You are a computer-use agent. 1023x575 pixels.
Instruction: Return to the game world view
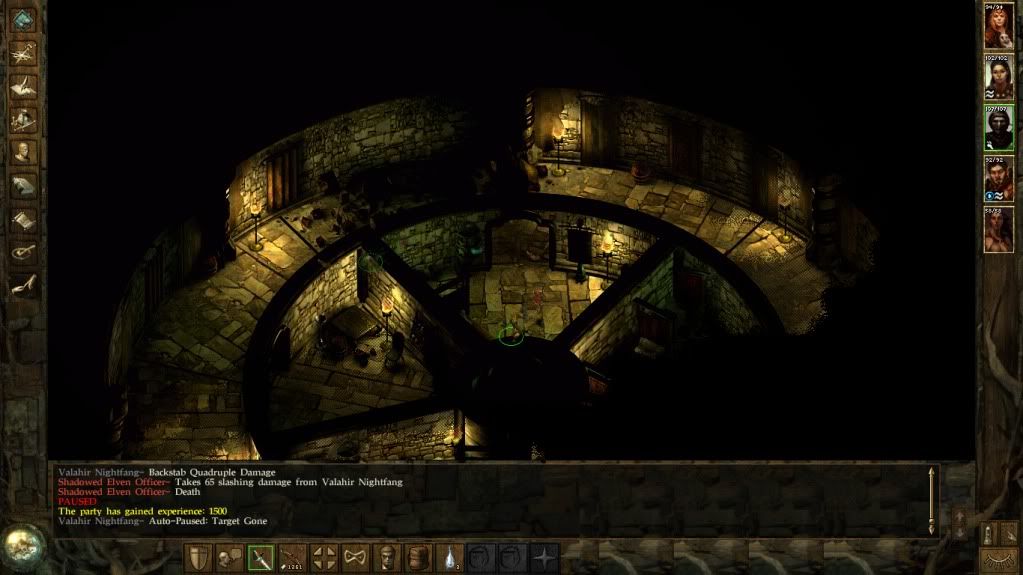coord(22,22)
